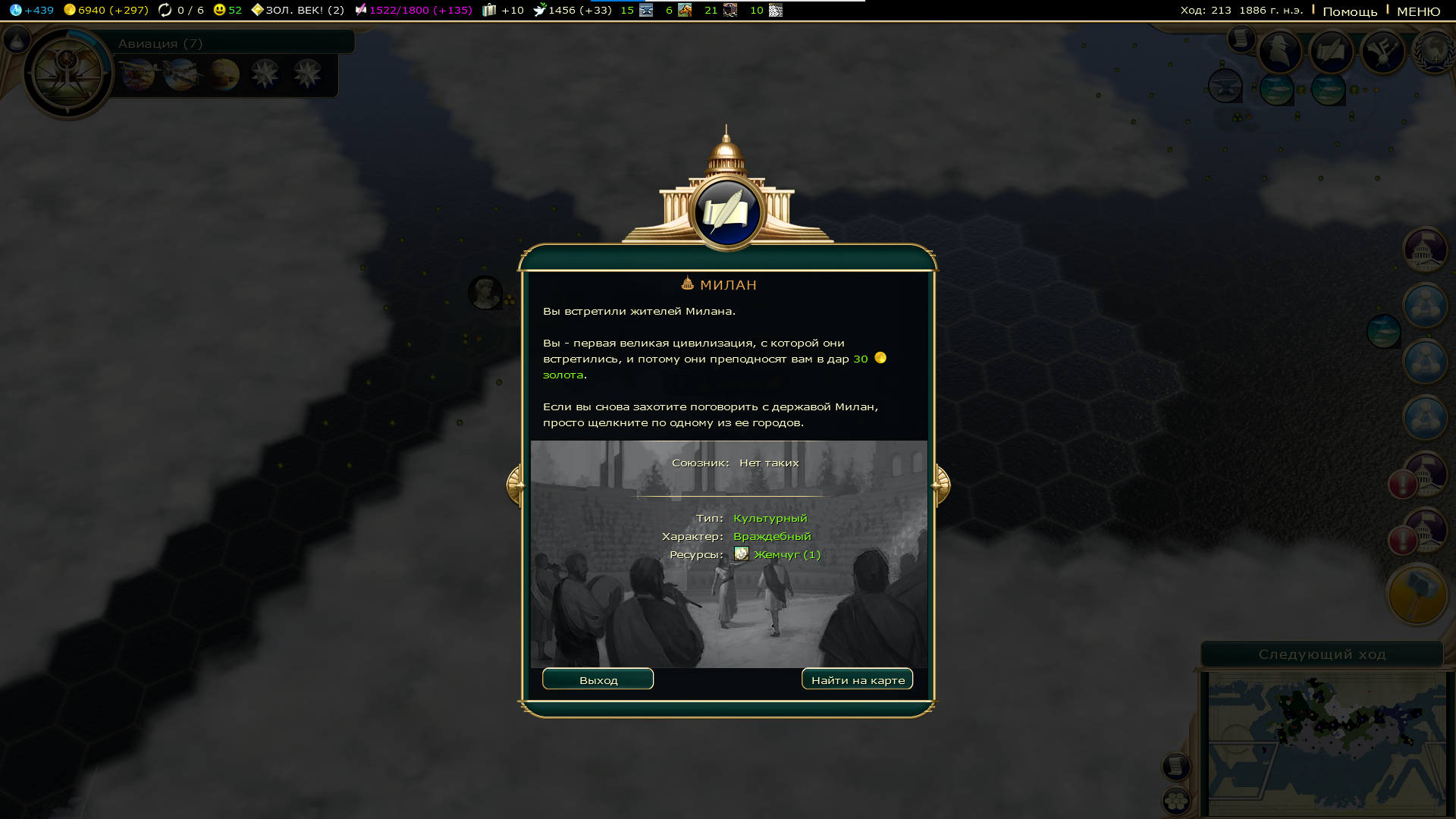Screen dimensions: 1456x819
Task: Show the gold treasury overview
Action: click(x=106, y=10)
